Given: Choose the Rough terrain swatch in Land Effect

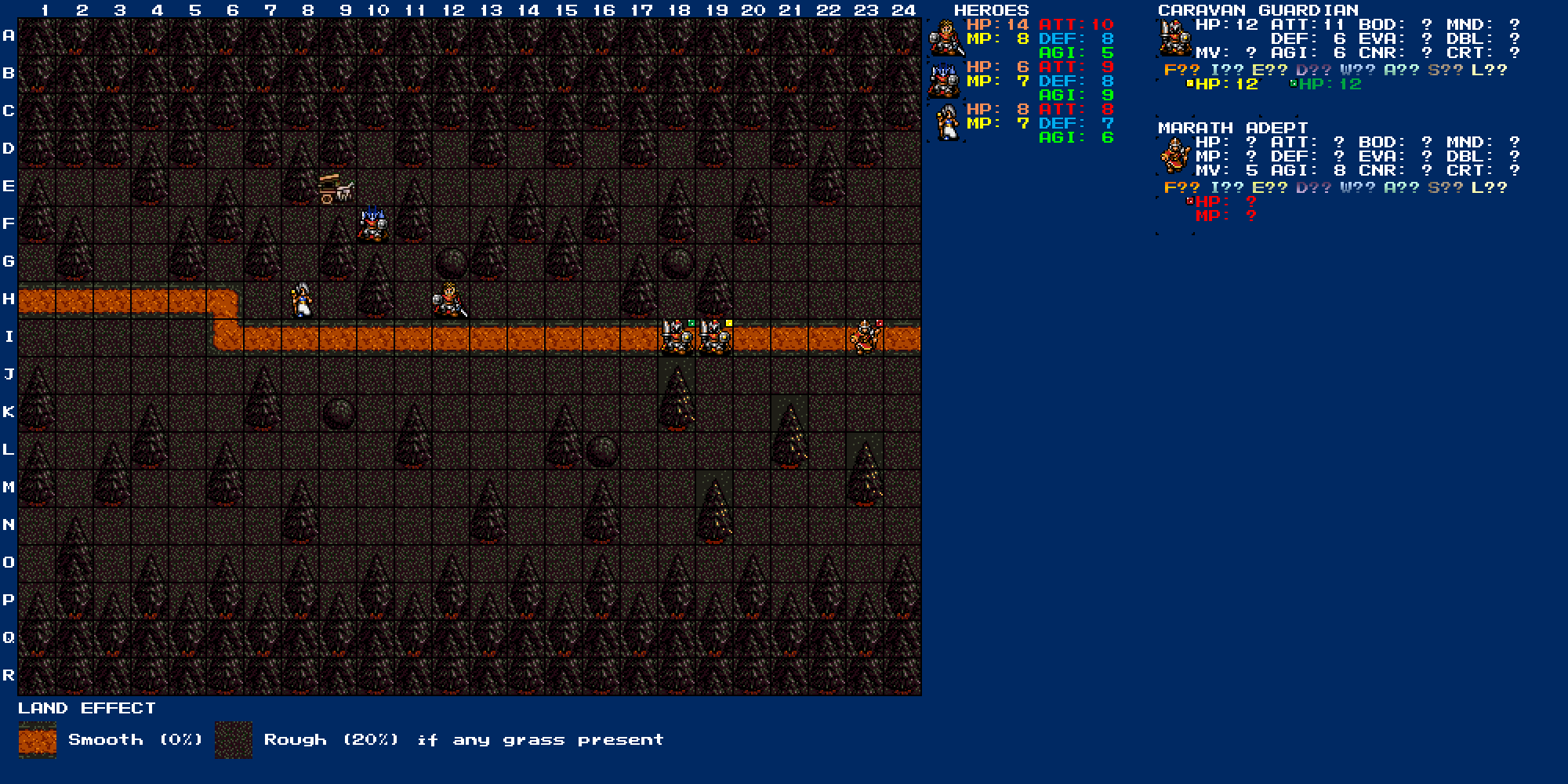Looking at the screenshot, I should pyautogui.click(x=234, y=741).
